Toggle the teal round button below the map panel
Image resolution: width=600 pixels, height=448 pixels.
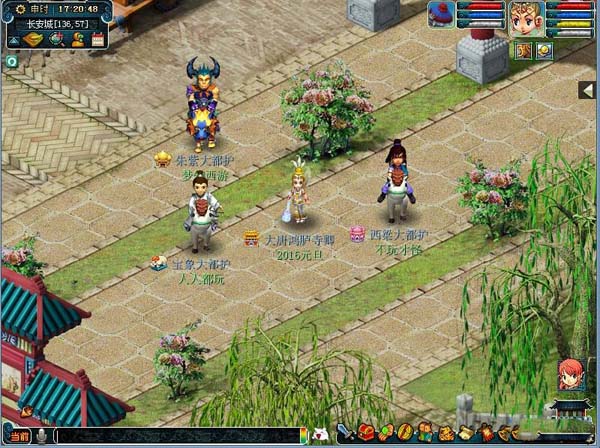coord(11,62)
